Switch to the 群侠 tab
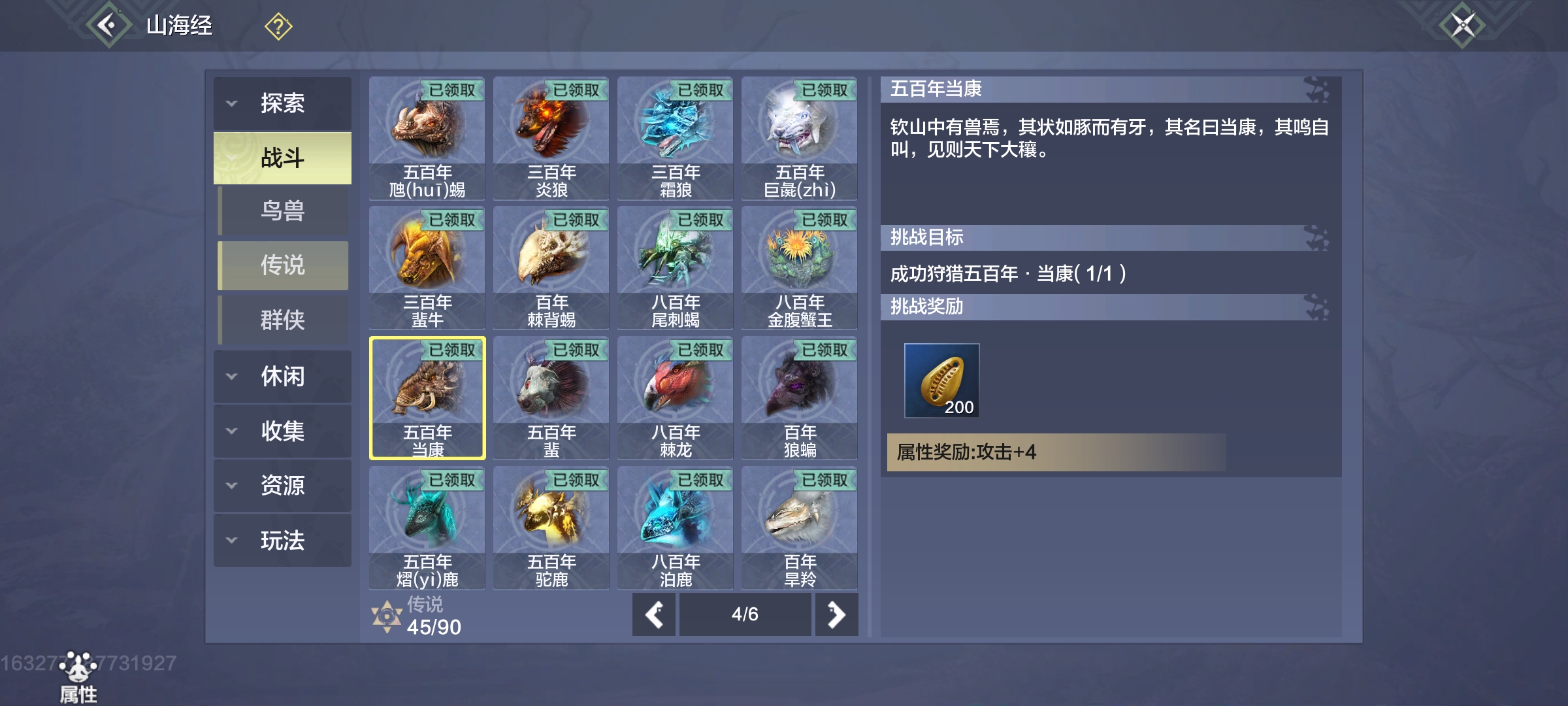The width and height of the screenshot is (1568, 706). [282, 320]
